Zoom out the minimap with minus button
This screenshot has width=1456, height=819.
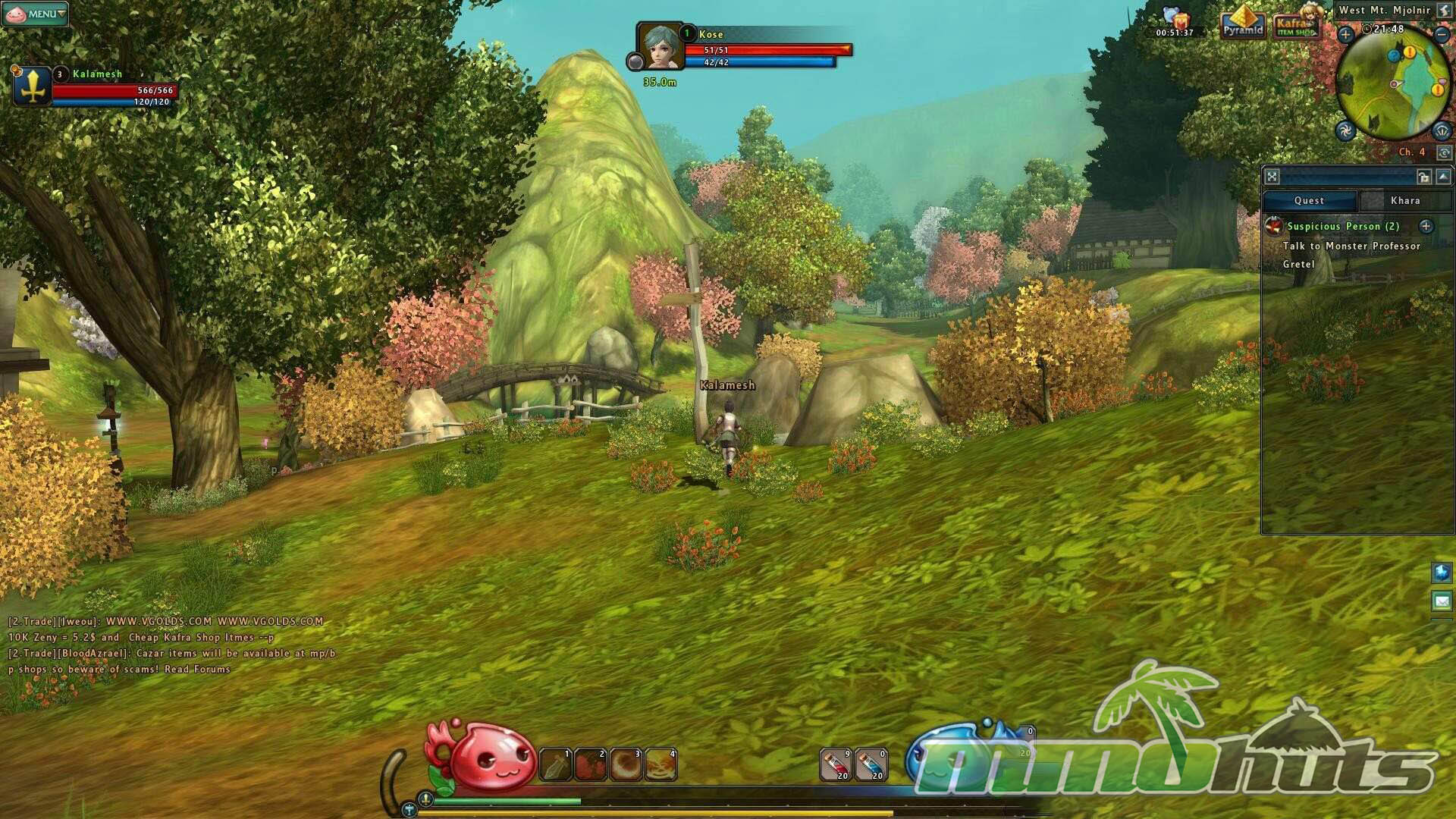click(1442, 34)
